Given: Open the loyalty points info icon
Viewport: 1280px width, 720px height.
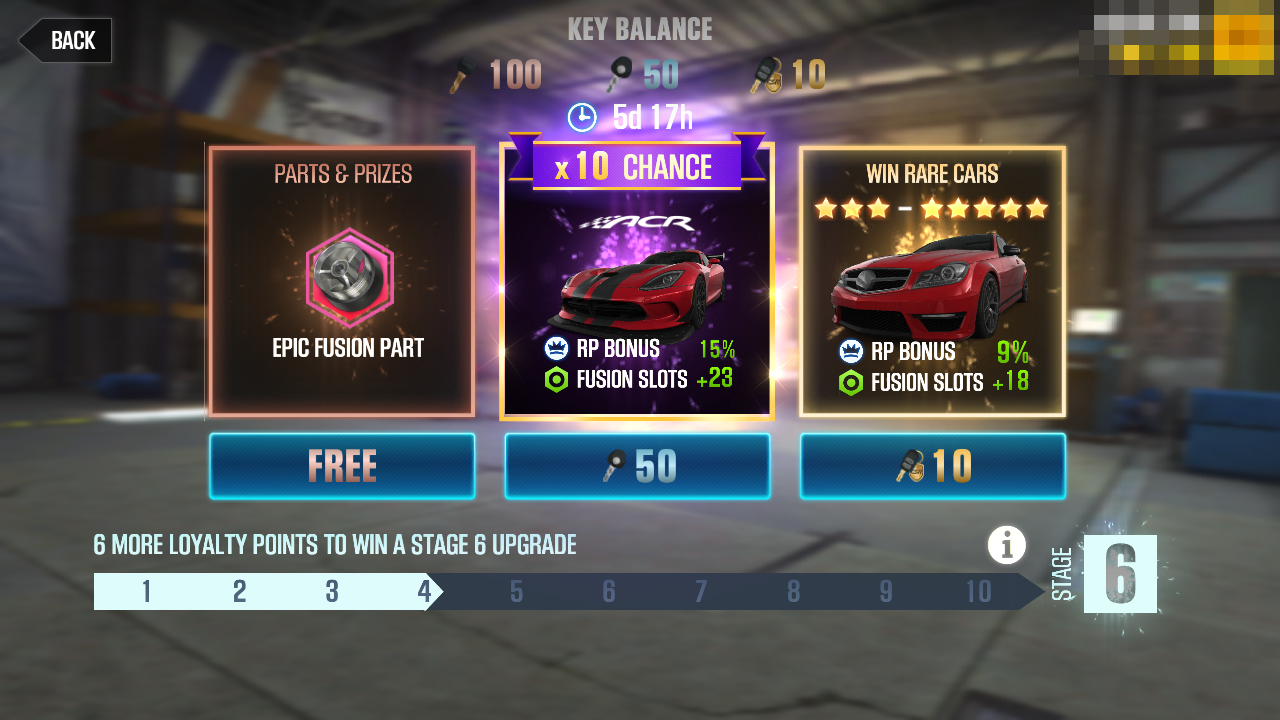Looking at the screenshot, I should (x=1007, y=545).
